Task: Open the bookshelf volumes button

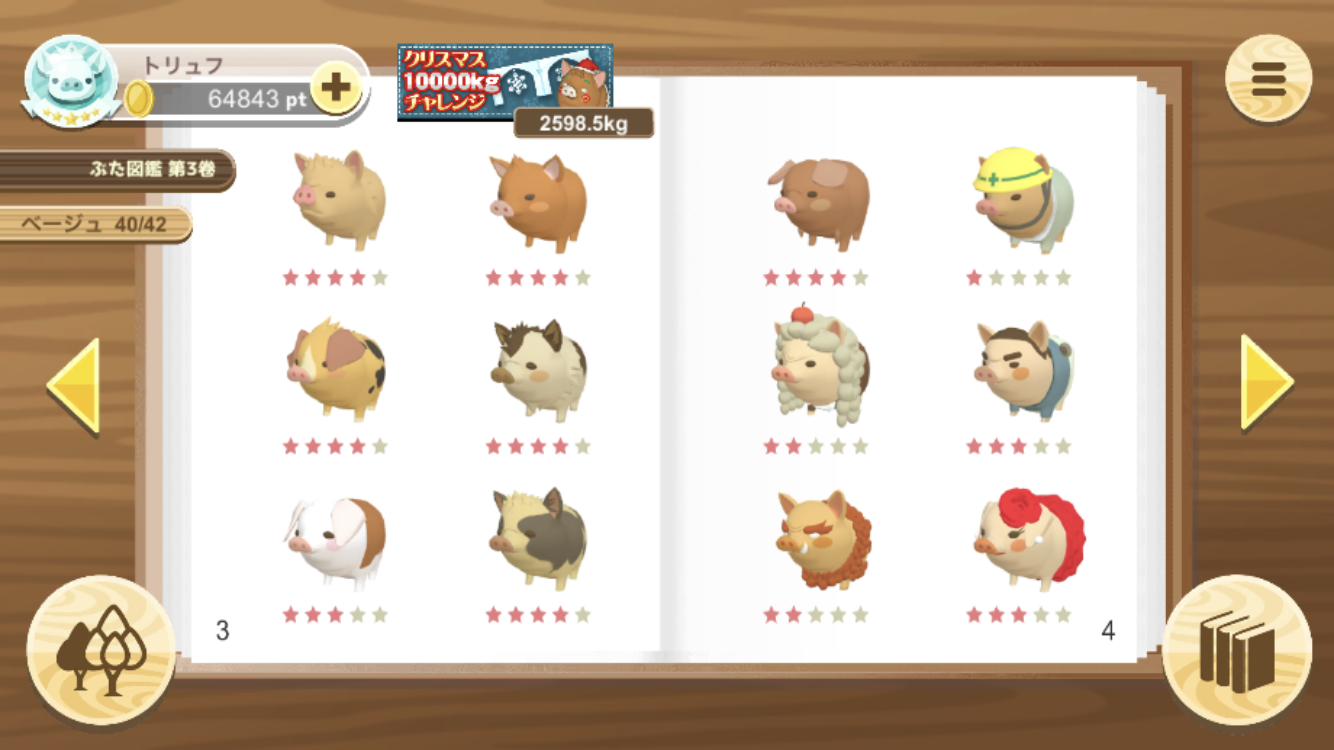Action: click(1237, 649)
